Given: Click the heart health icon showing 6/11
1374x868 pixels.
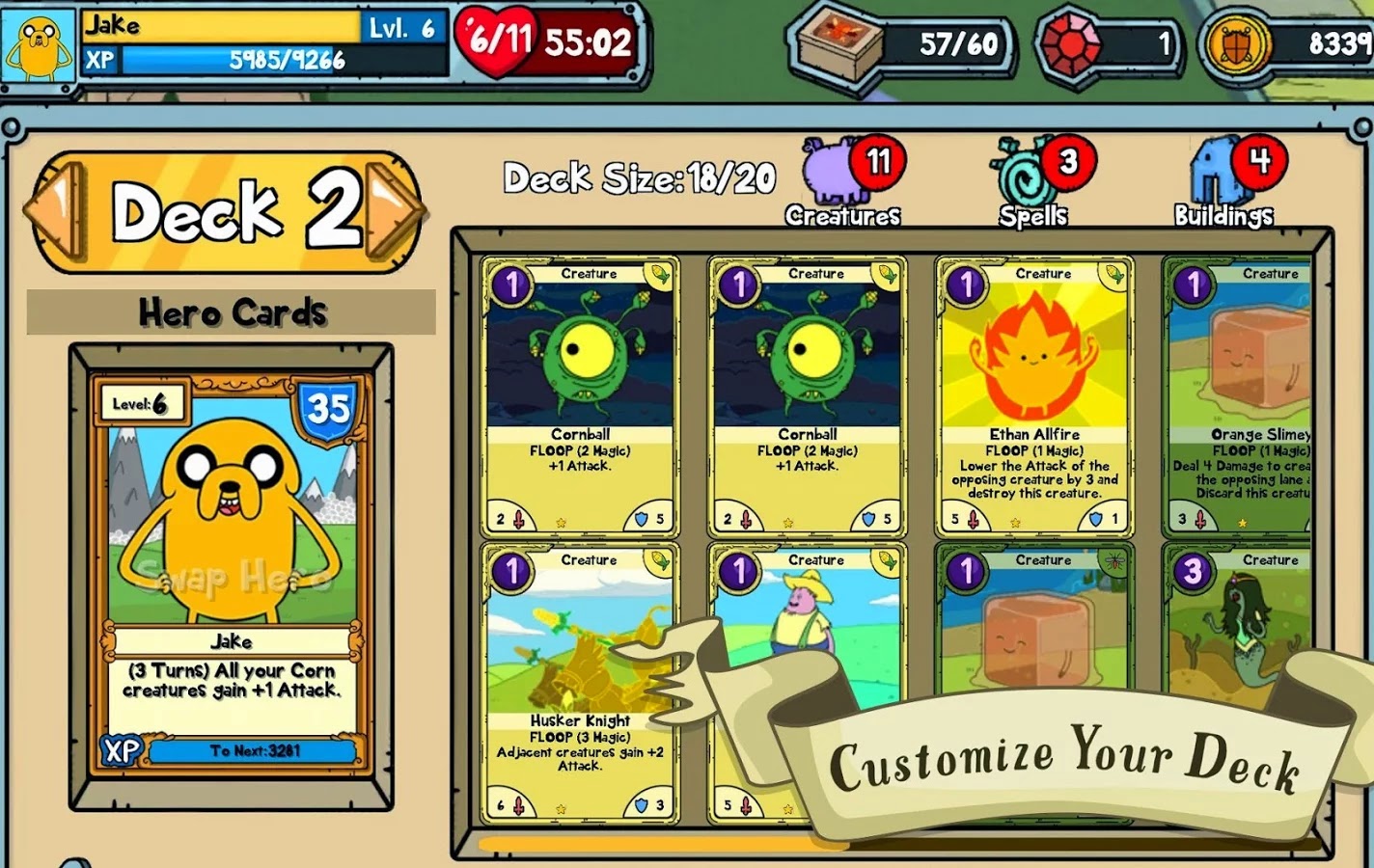Looking at the screenshot, I should pyautogui.click(x=495, y=41).
